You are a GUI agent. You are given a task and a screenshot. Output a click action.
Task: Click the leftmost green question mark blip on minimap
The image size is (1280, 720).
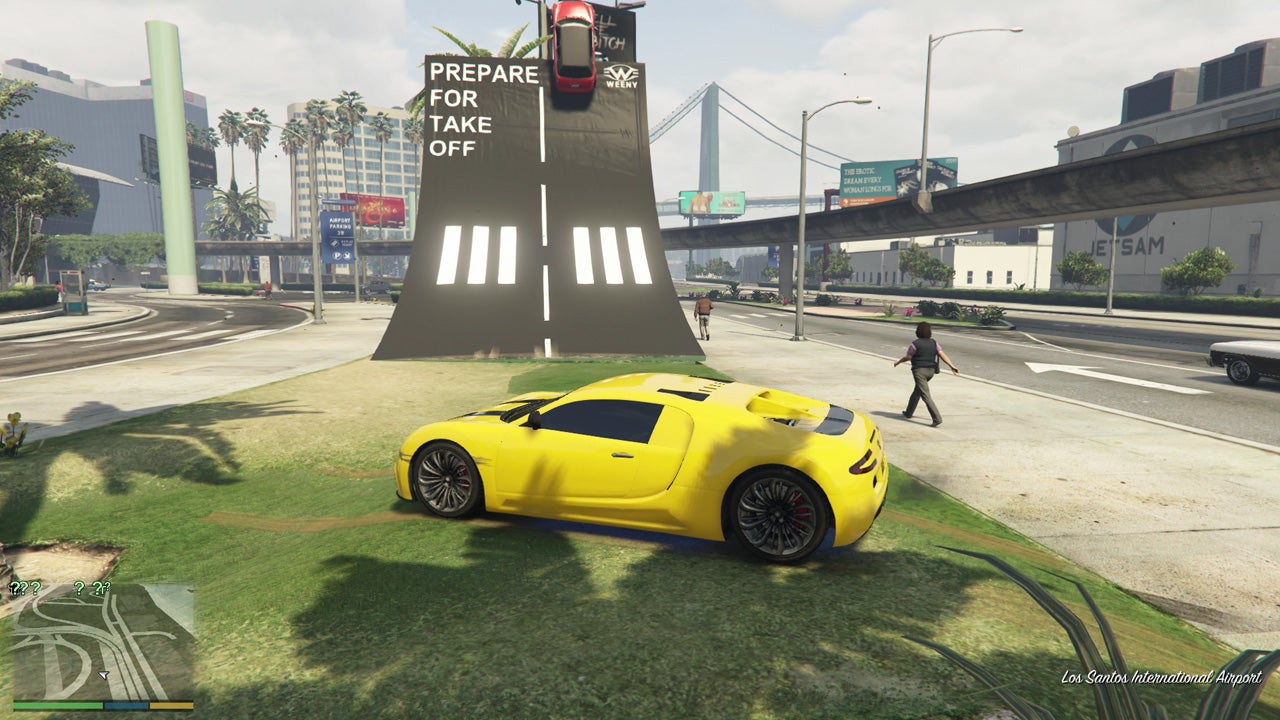14,588
